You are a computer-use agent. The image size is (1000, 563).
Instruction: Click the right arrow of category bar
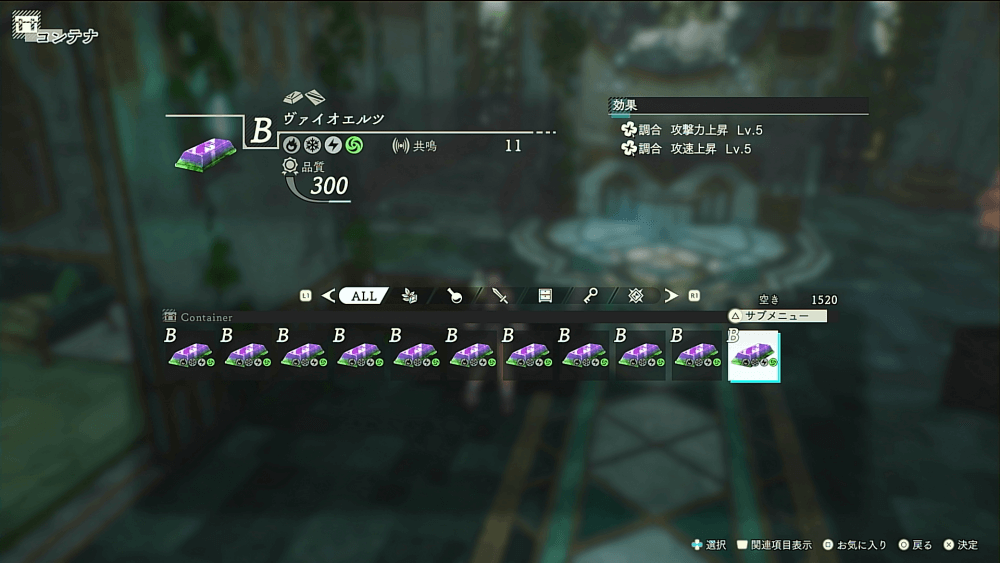(671, 296)
